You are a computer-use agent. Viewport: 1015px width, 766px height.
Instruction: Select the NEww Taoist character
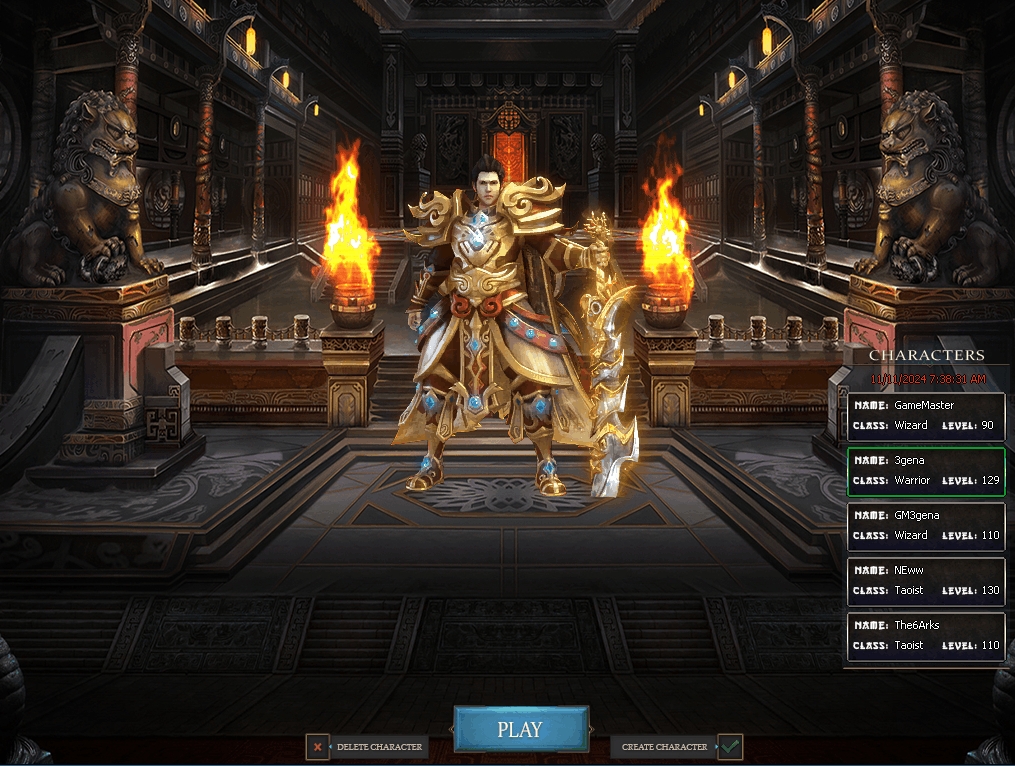click(926, 581)
